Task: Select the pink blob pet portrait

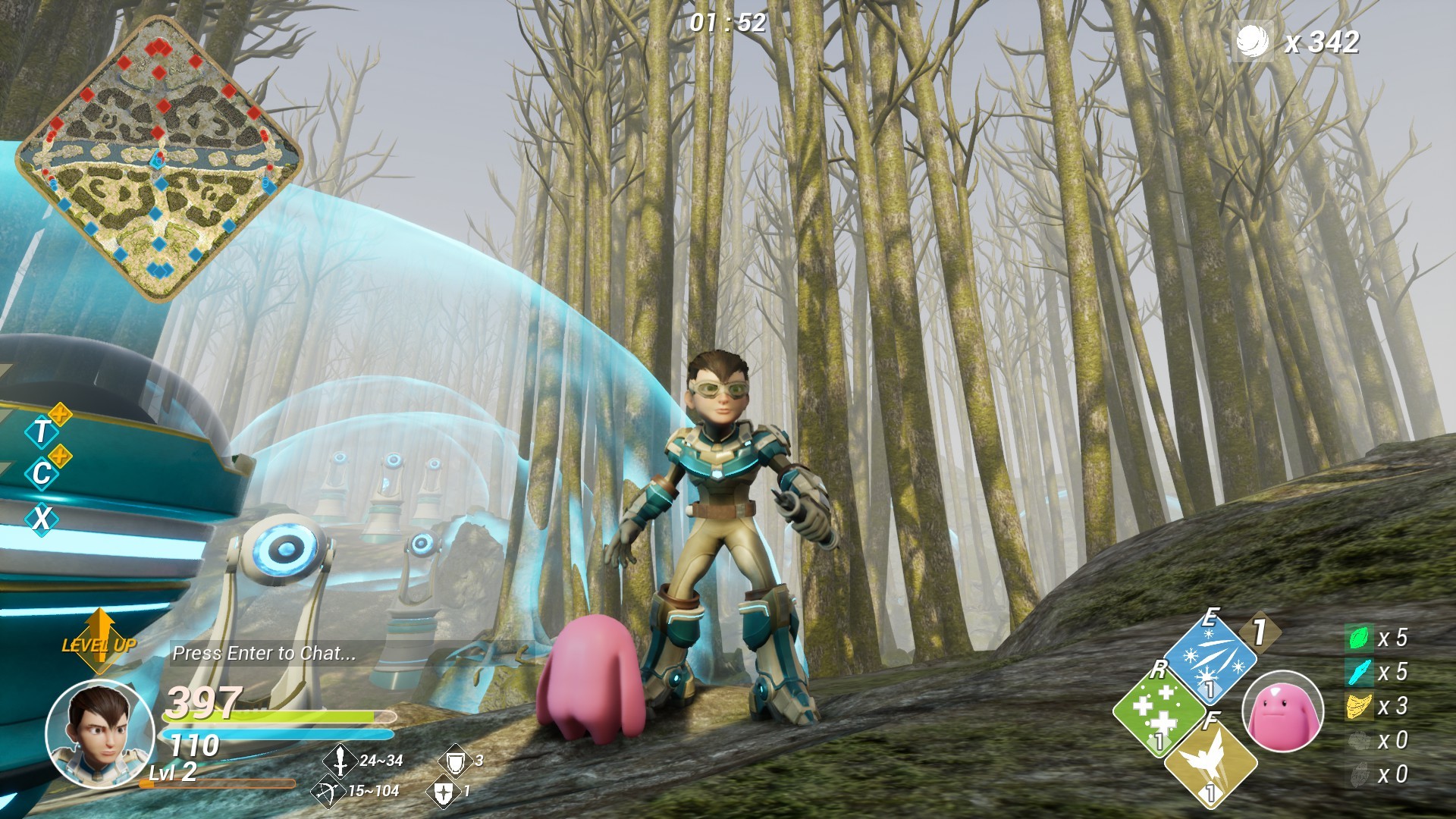Action: pyautogui.click(x=1283, y=713)
